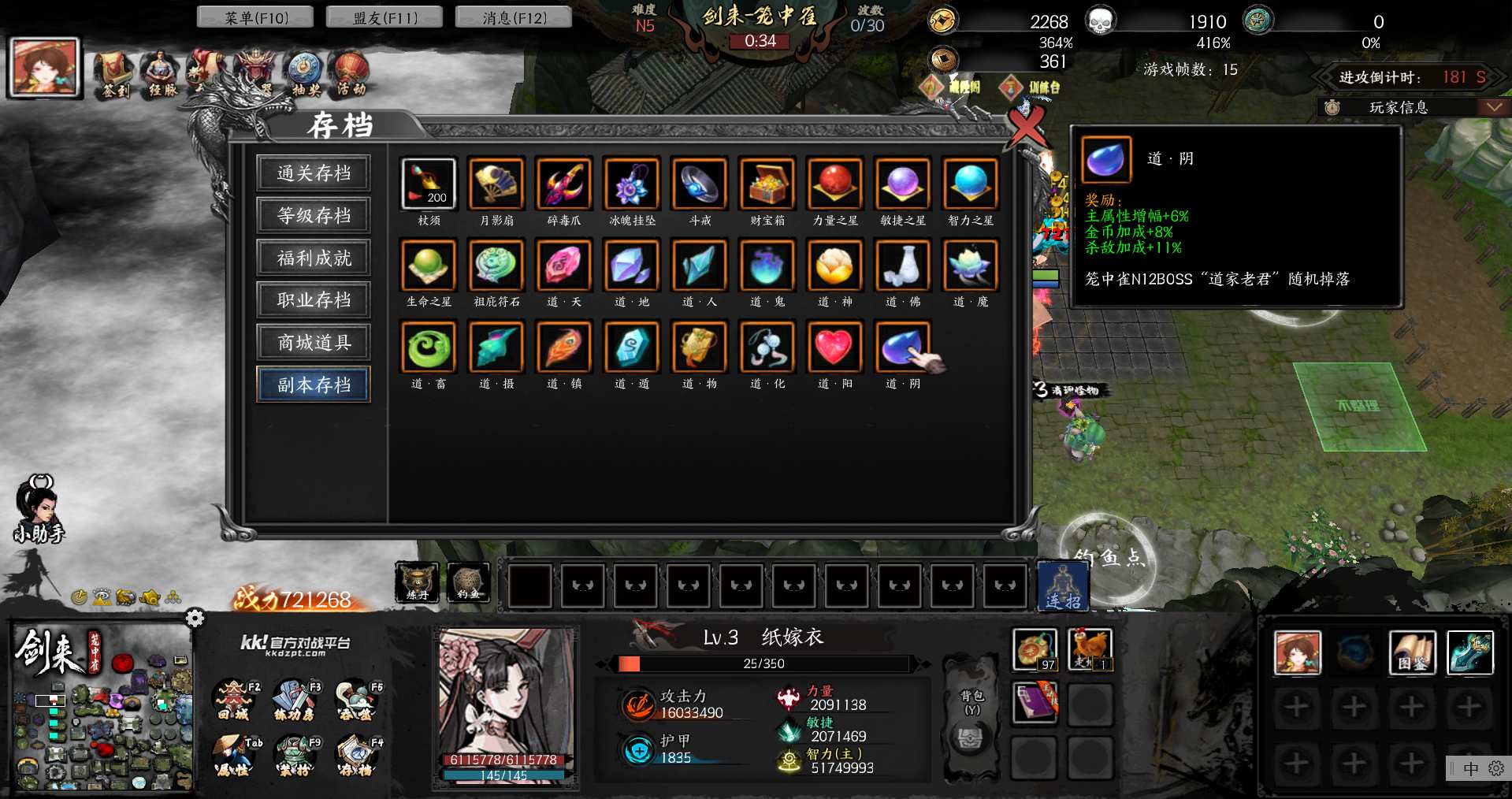Image resolution: width=1512 pixels, height=799 pixels.
Task: Select the 等级存档 category
Action: 314,215
